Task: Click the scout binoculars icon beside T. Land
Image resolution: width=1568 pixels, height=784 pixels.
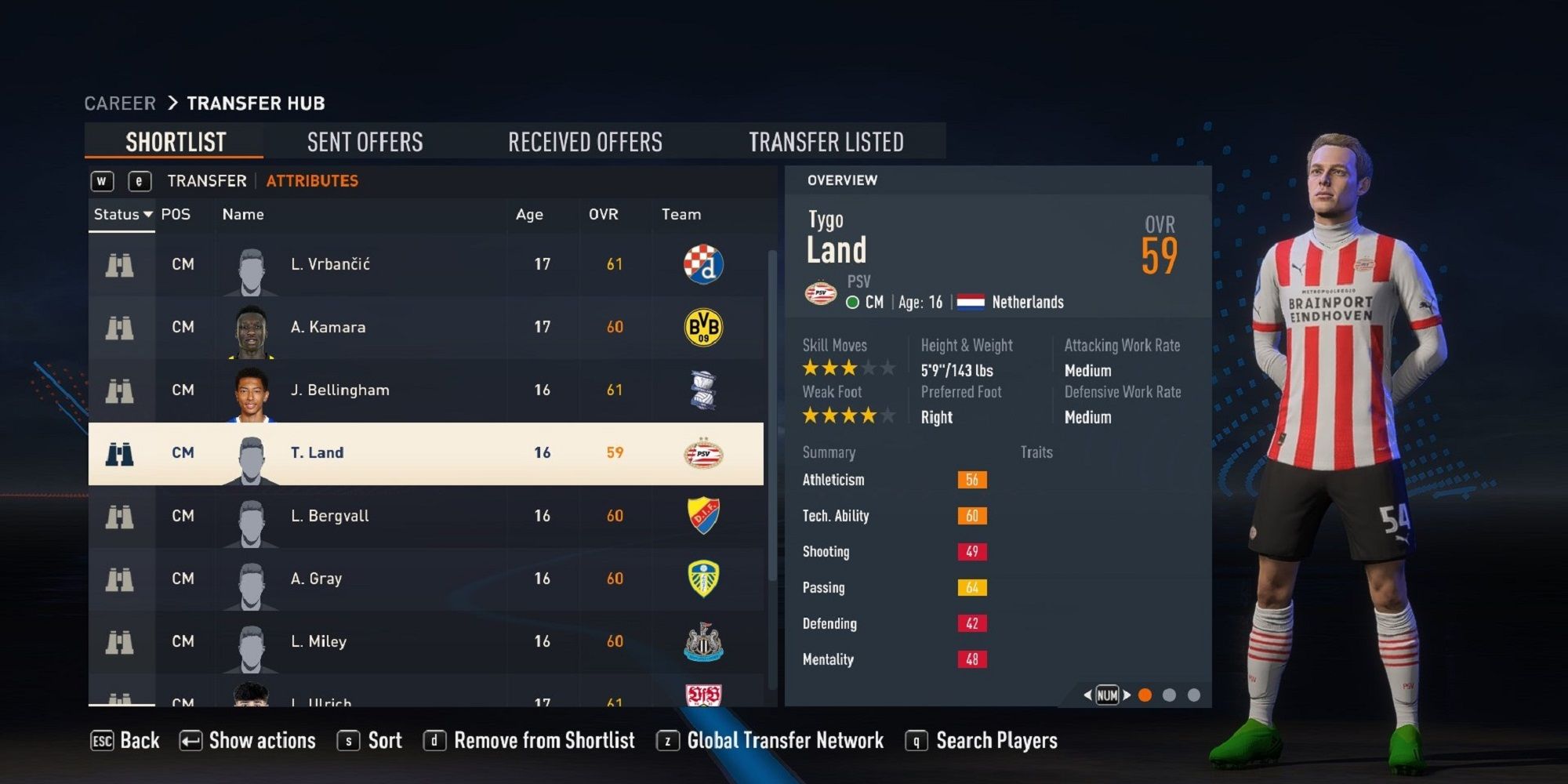Action: pos(119,452)
